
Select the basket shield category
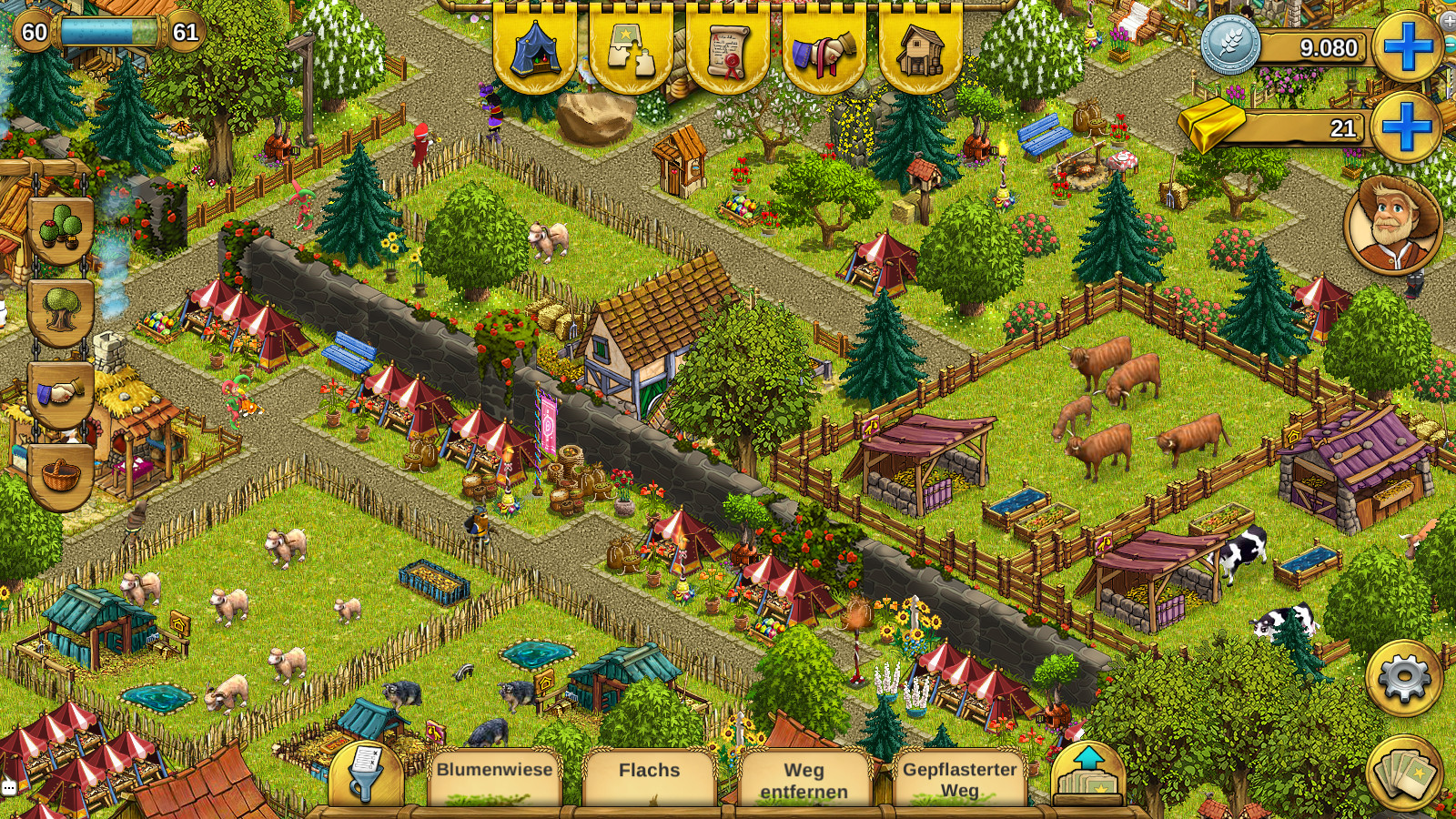(x=61, y=475)
